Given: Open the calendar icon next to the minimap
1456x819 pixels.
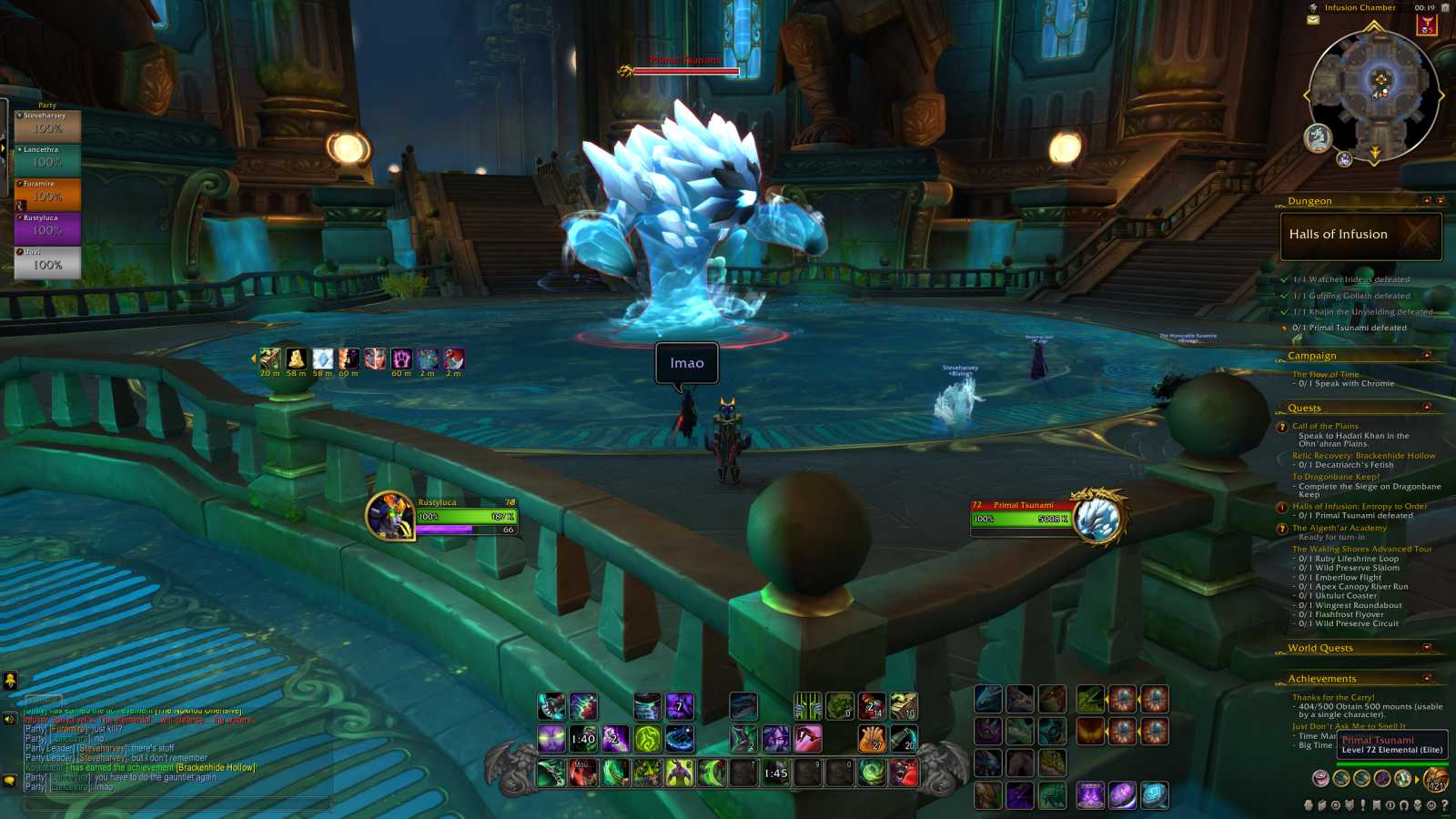Looking at the screenshot, I should tap(1445, 8).
